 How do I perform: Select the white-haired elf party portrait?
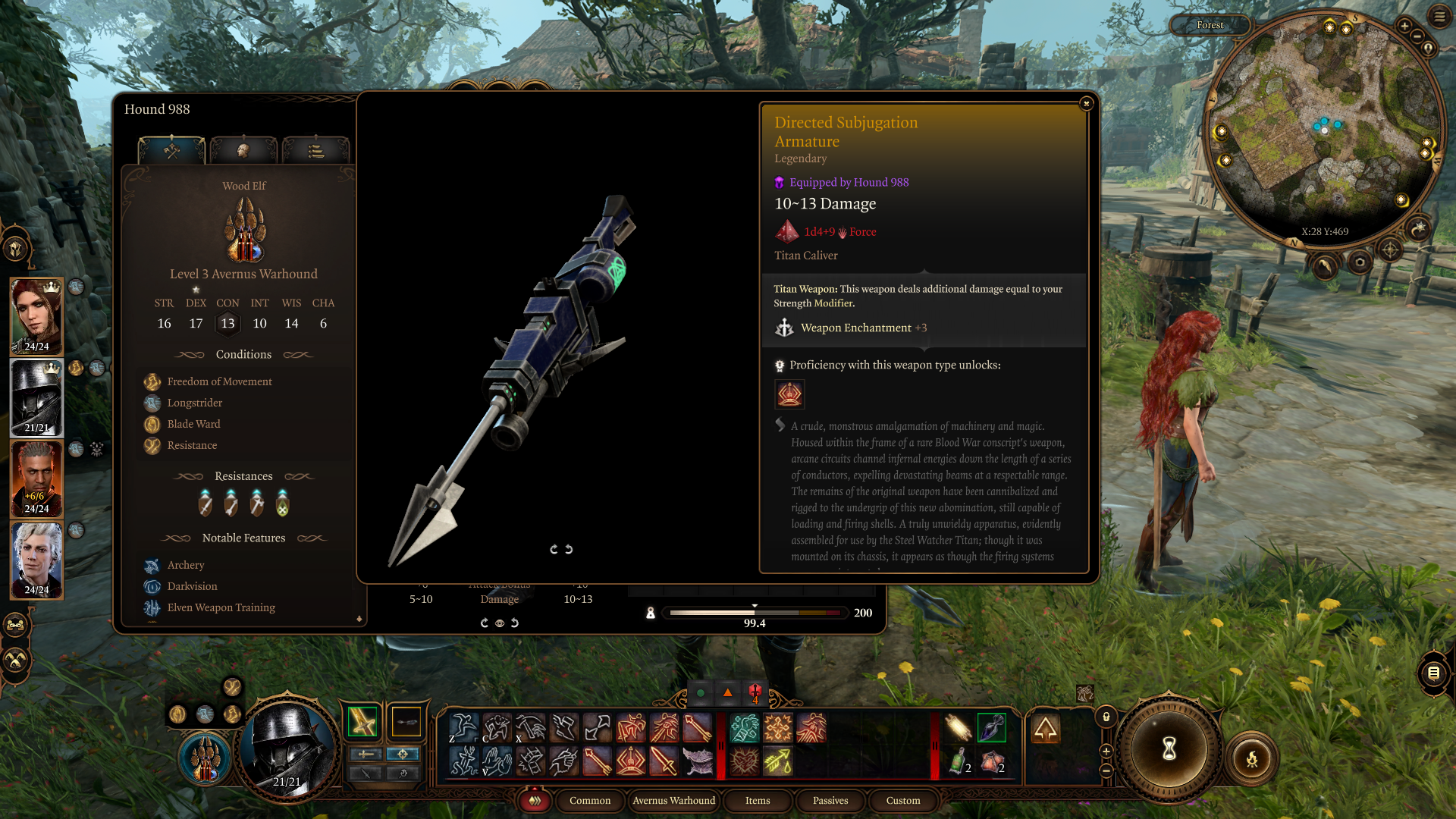tap(36, 560)
